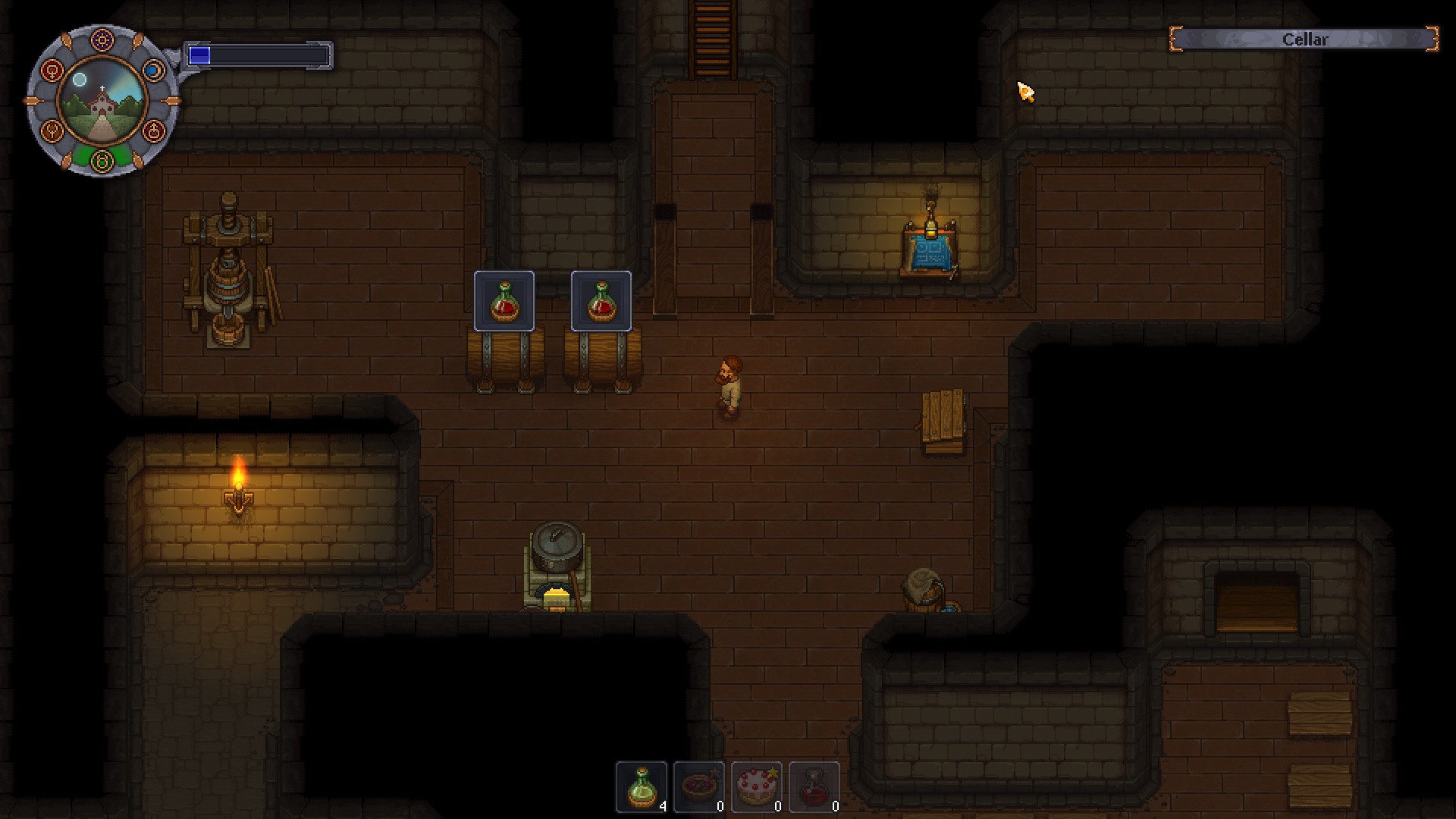The image size is (1456, 819).
Task: Select the decorated cake quickbar slot
Action: (x=757, y=787)
